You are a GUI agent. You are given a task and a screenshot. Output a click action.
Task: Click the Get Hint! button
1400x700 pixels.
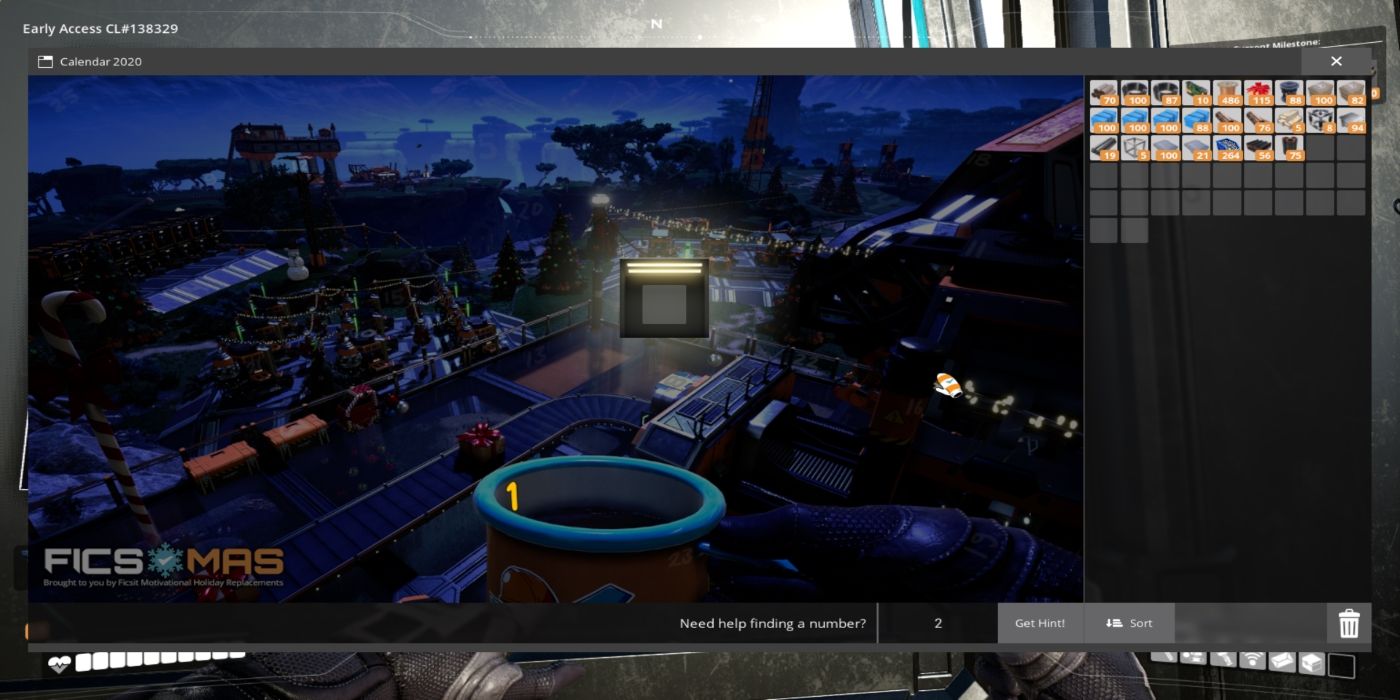(1040, 623)
